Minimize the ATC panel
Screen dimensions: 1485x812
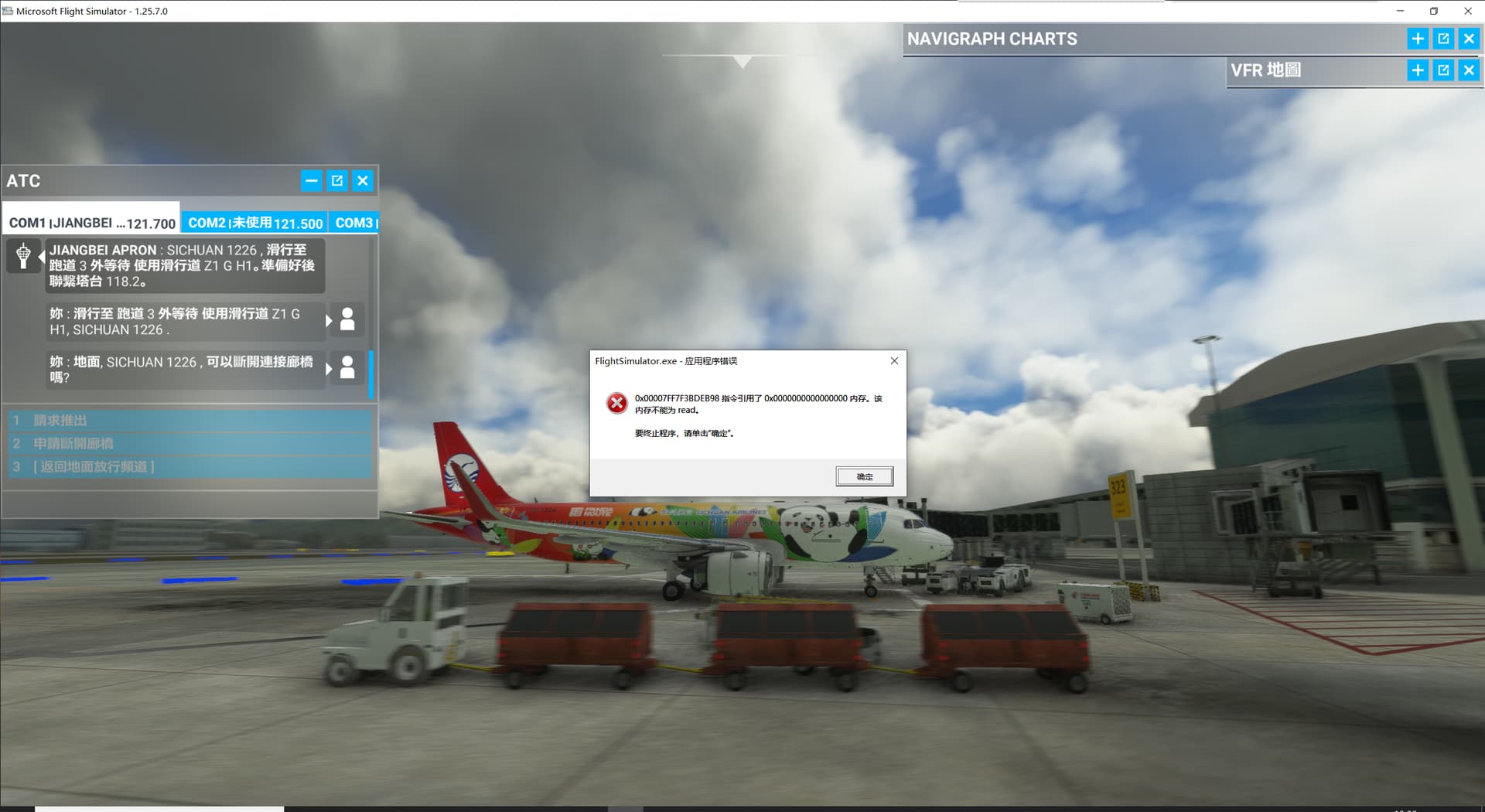312,180
